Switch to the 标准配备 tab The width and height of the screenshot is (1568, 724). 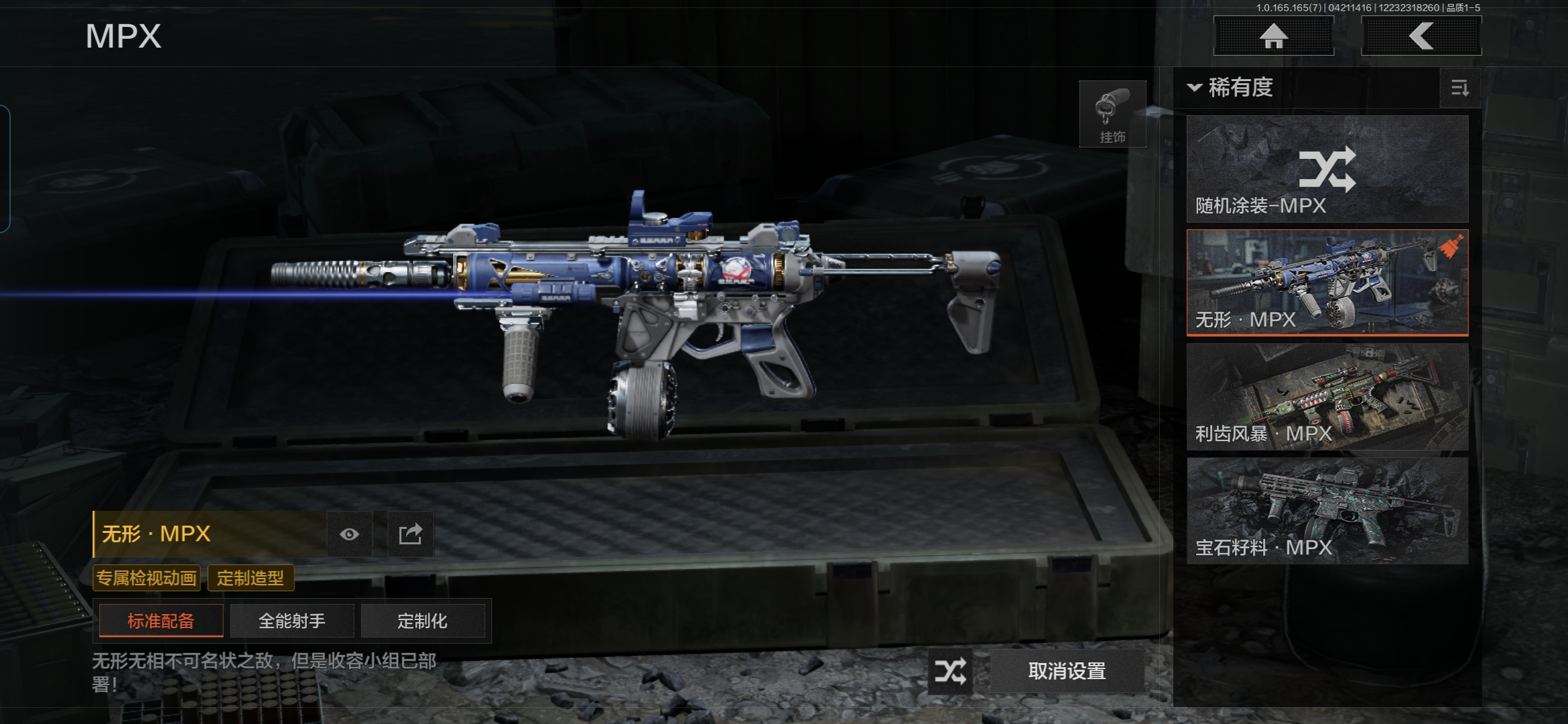coord(161,621)
